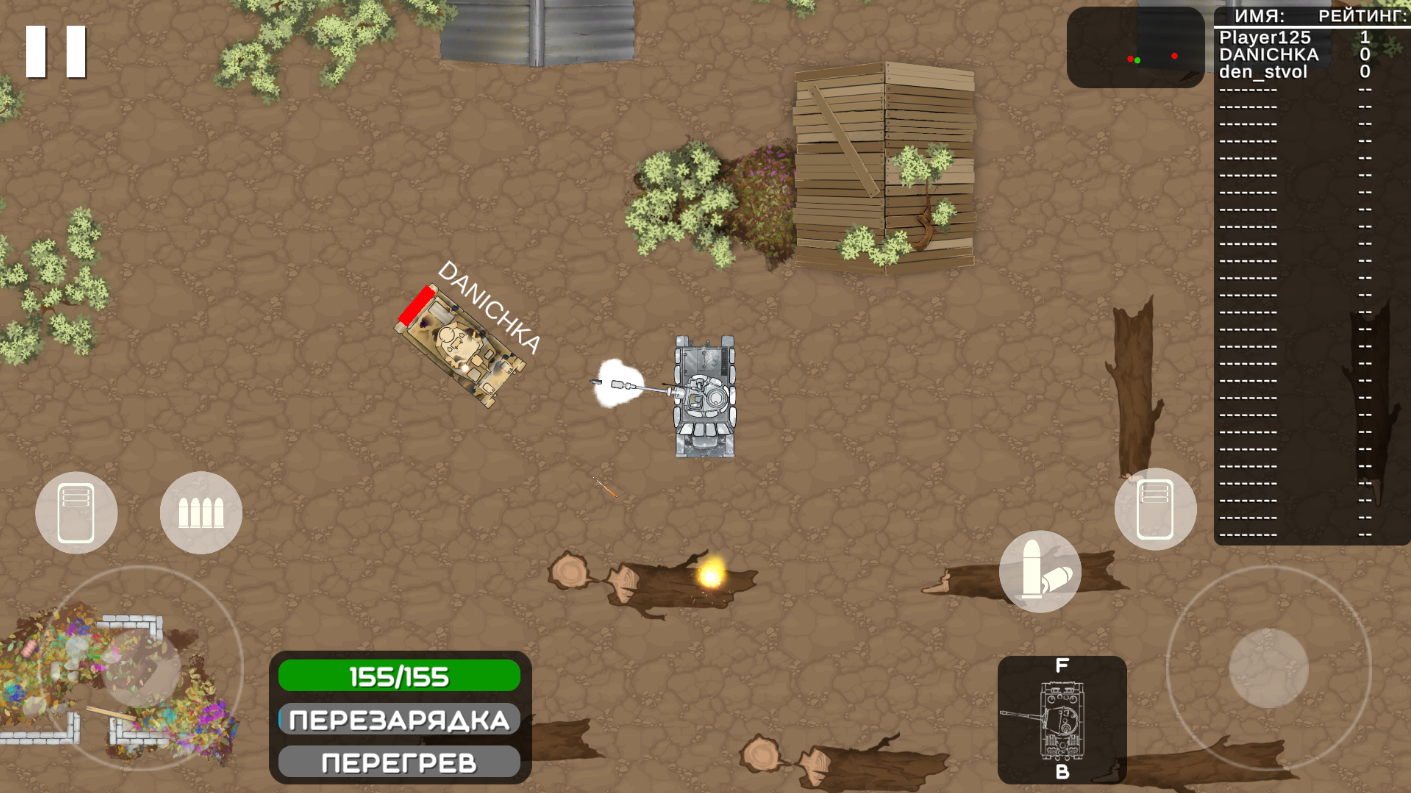The width and height of the screenshot is (1411, 793).
Task: Tap the left magazine ammo icon
Action: (x=76, y=512)
